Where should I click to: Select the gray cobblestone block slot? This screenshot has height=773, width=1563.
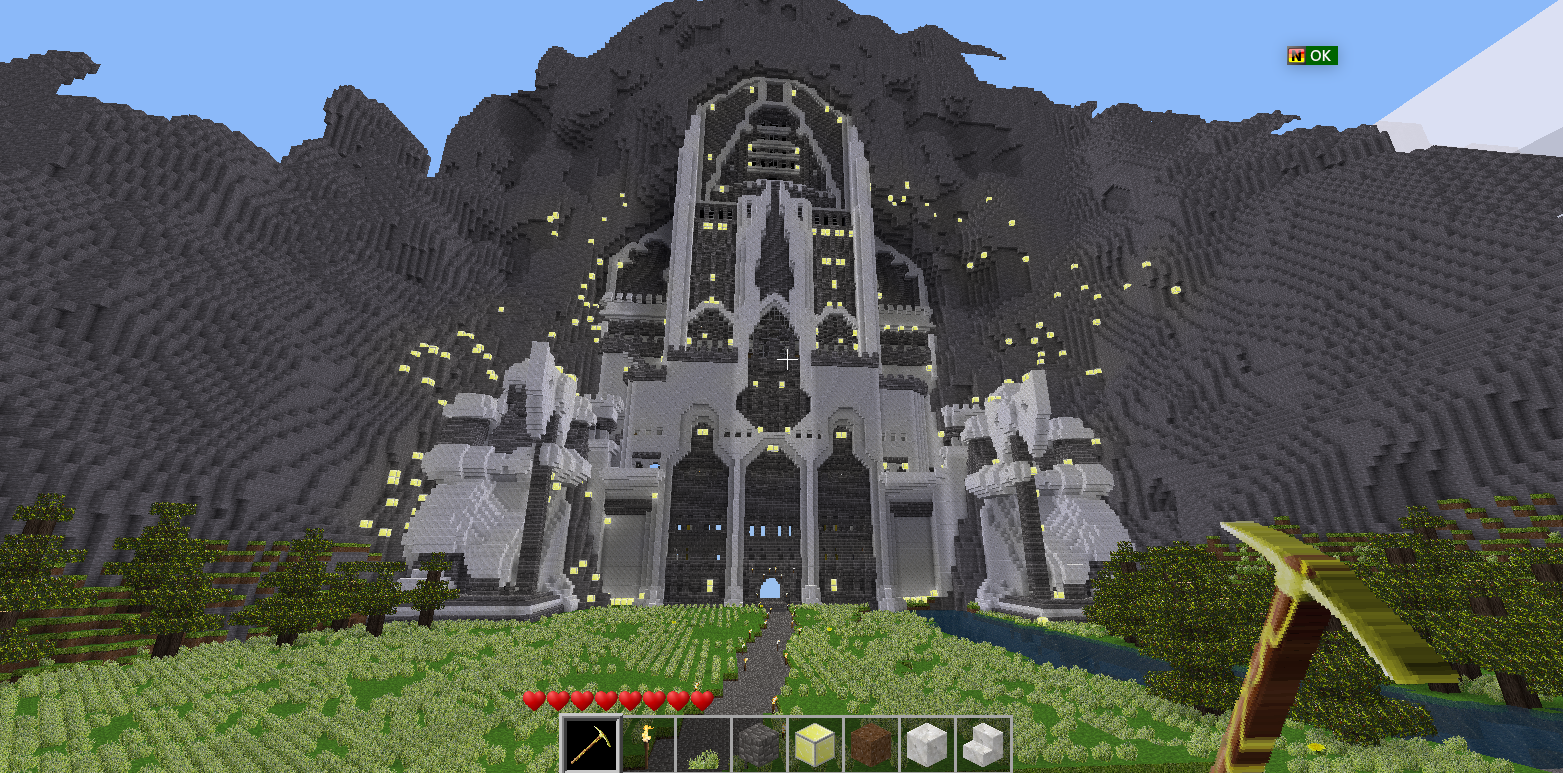759,745
